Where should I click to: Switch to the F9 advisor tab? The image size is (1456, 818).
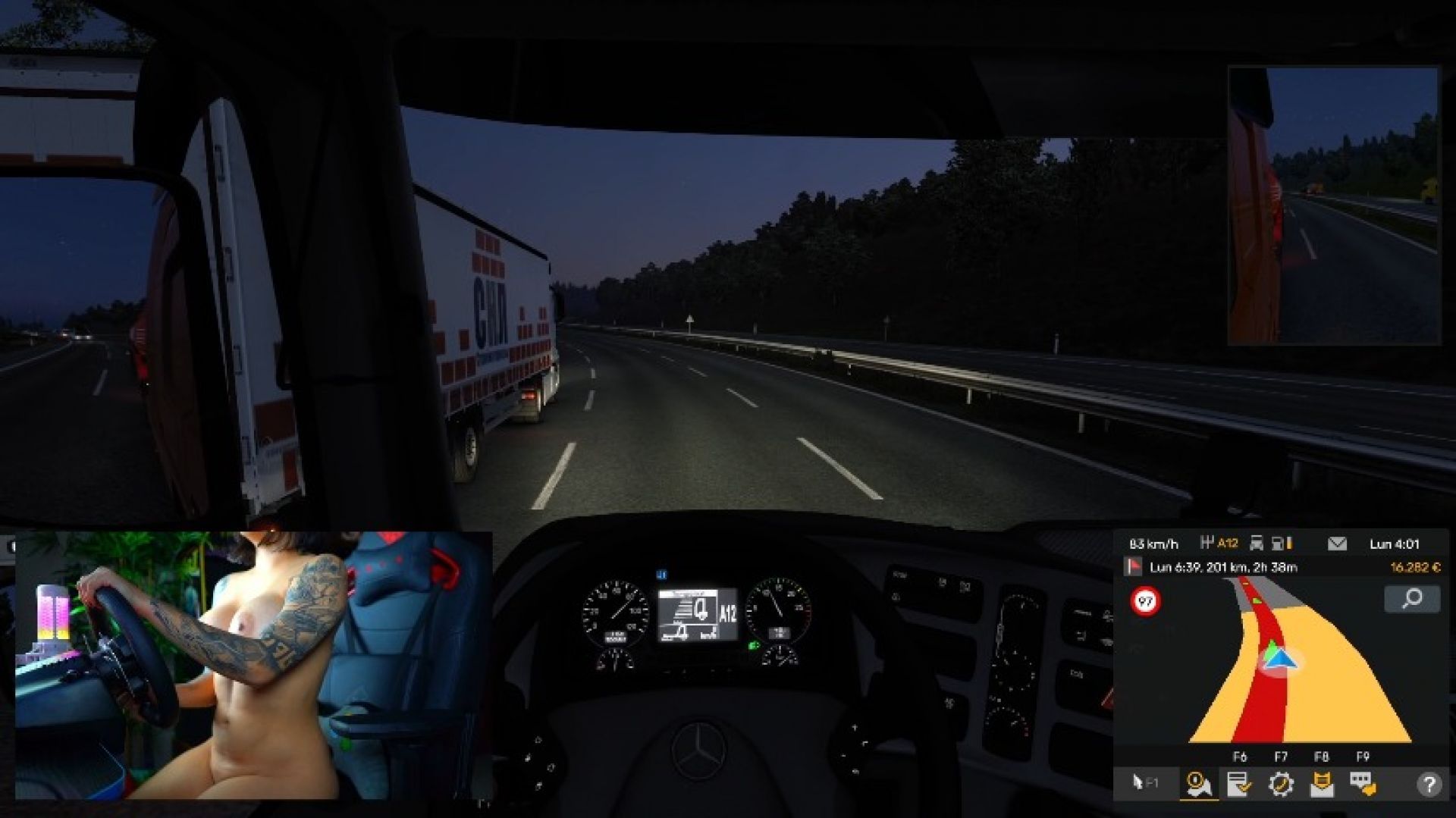(1362, 756)
